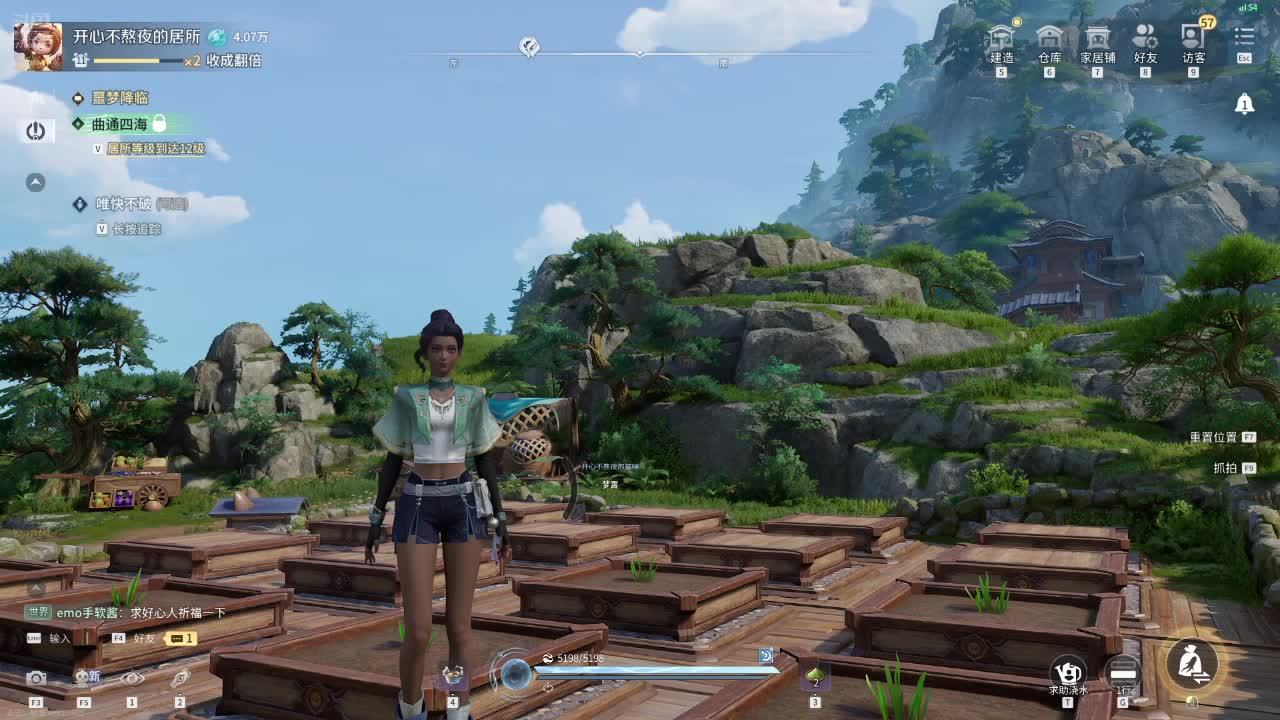Click the 输入 chat input field
The image size is (1280, 720).
pos(60,638)
